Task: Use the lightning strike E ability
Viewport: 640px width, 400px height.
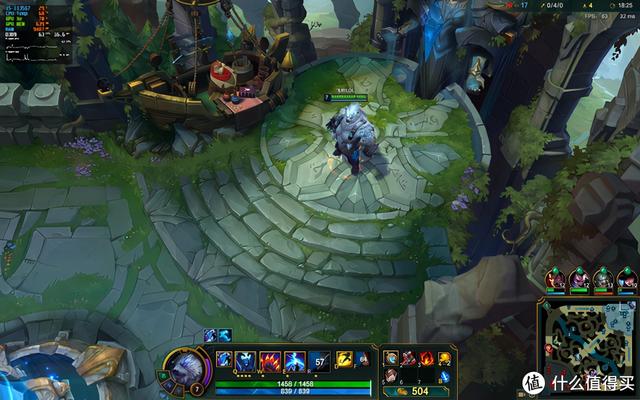Action: click(x=295, y=360)
